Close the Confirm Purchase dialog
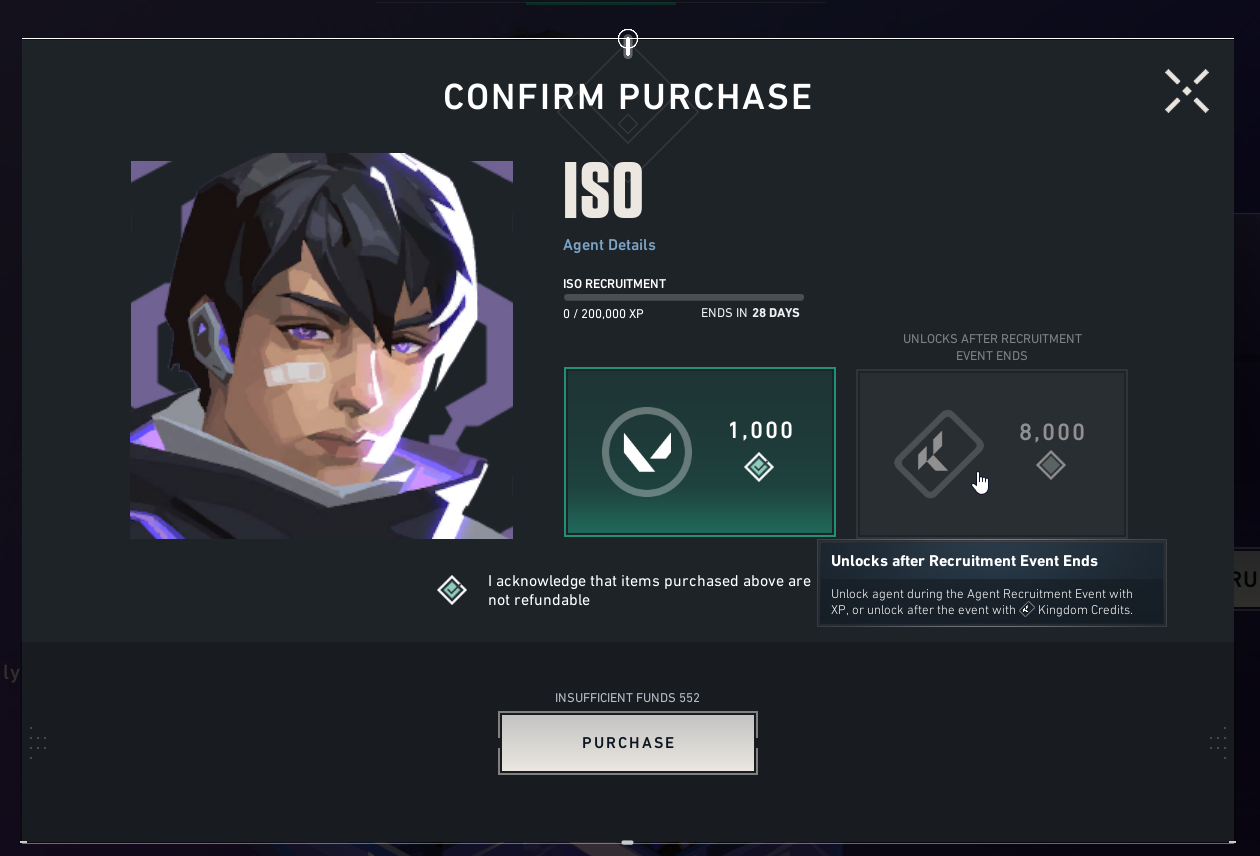This screenshot has height=856, width=1260. (x=1187, y=91)
